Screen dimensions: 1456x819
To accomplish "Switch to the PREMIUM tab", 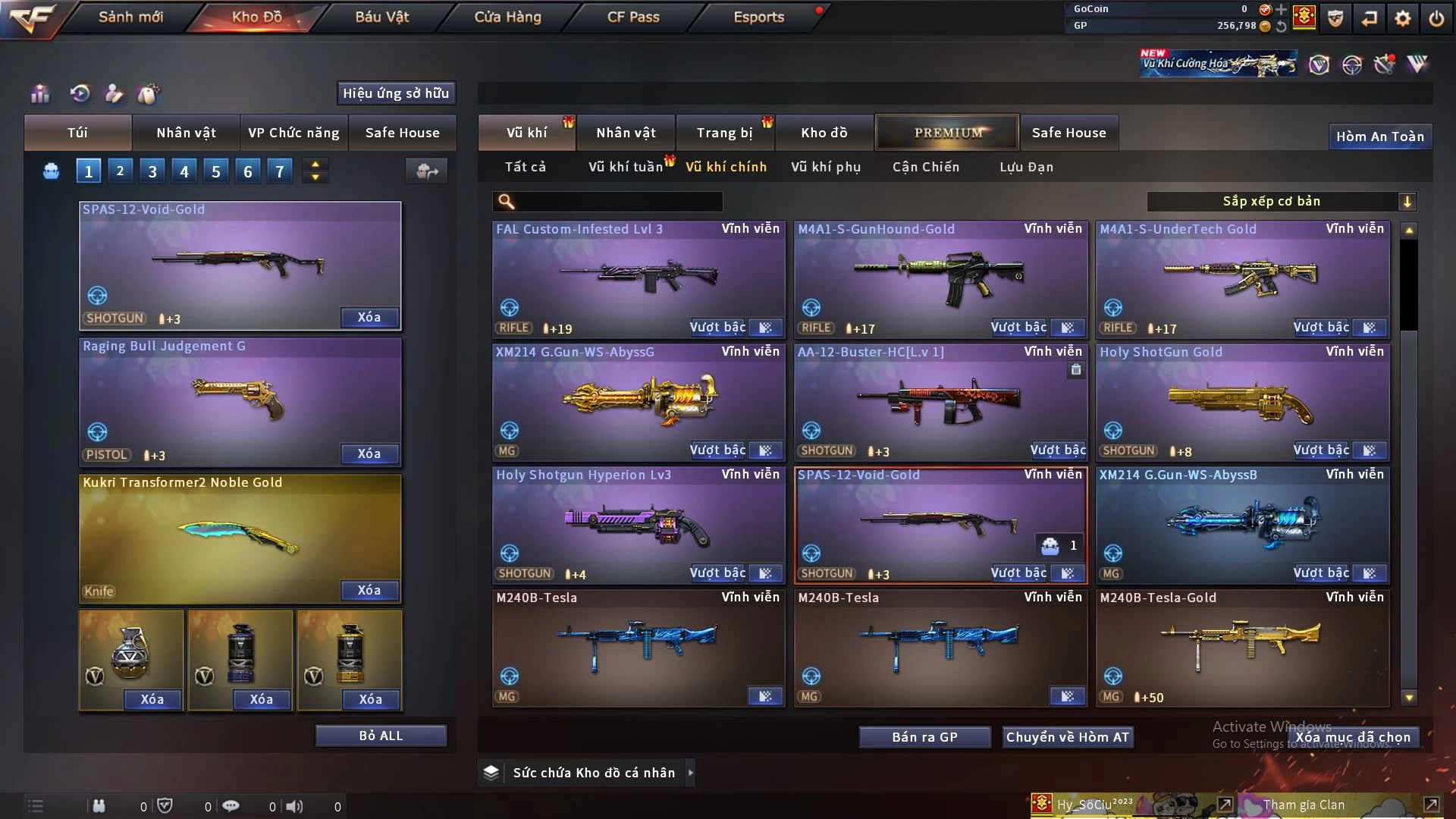I will [948, 133].
